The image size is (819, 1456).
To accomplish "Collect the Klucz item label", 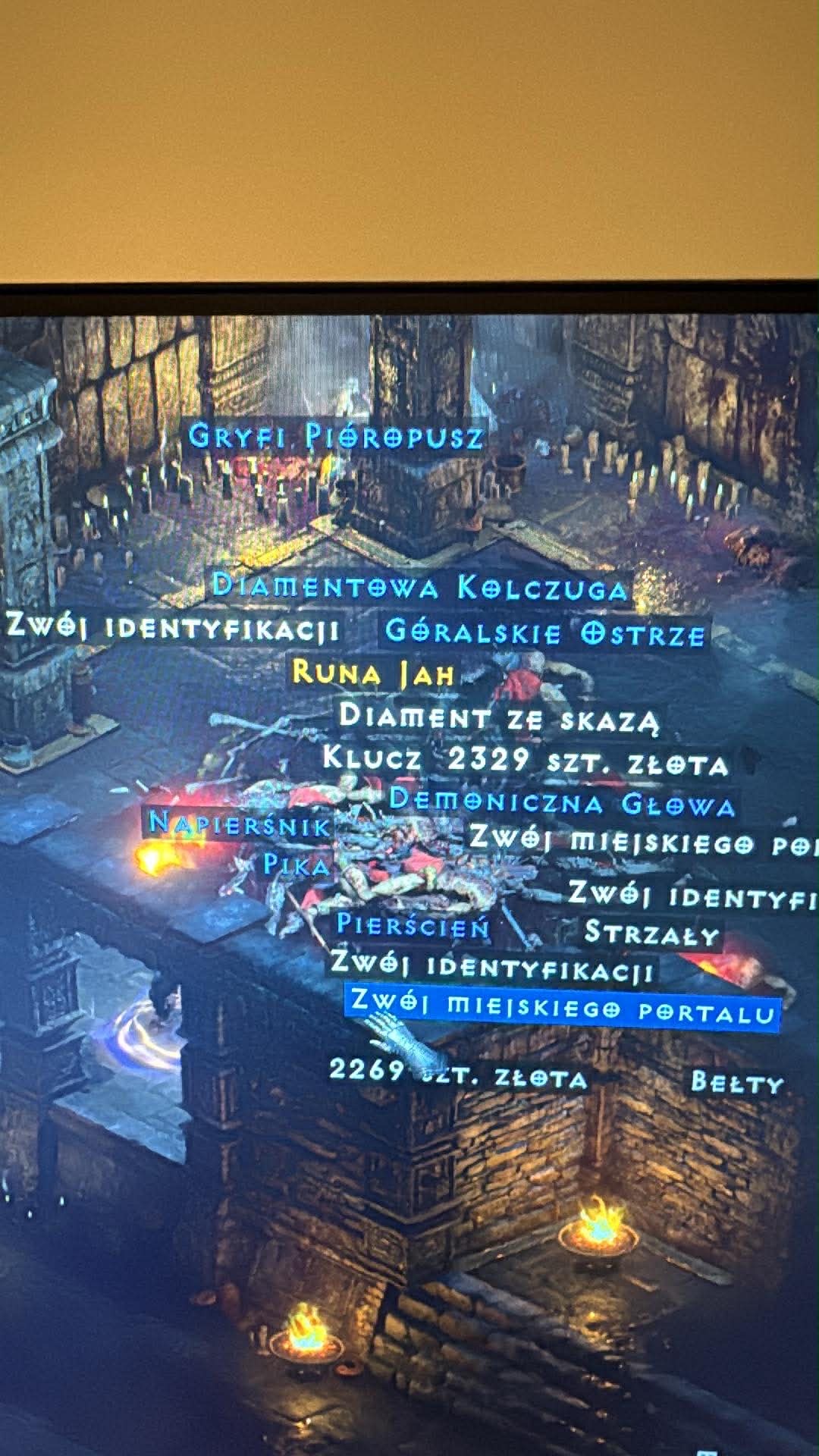I will 372,758.
